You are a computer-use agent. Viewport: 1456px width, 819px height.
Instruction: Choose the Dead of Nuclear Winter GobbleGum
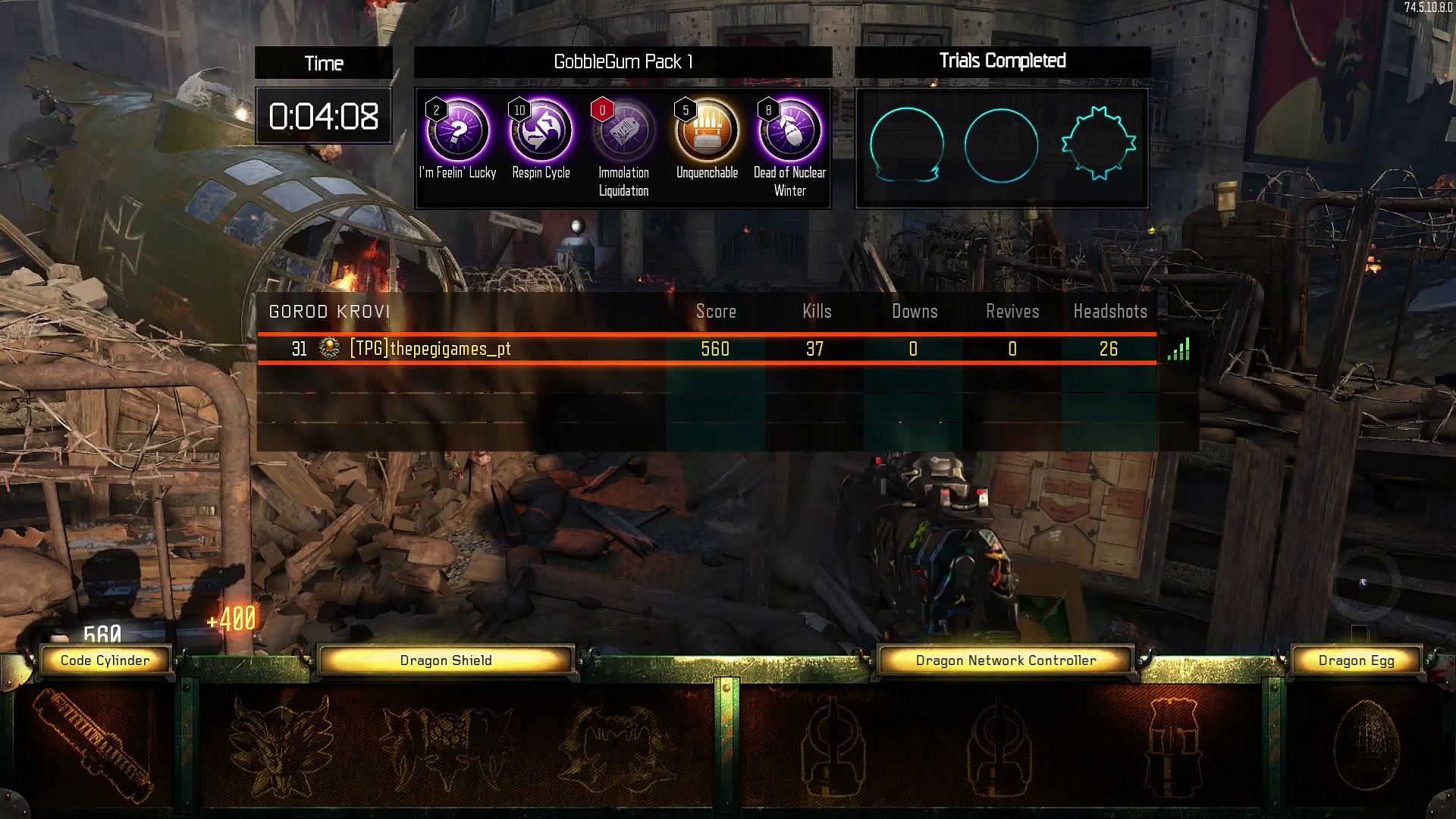(x=789, y=131)
